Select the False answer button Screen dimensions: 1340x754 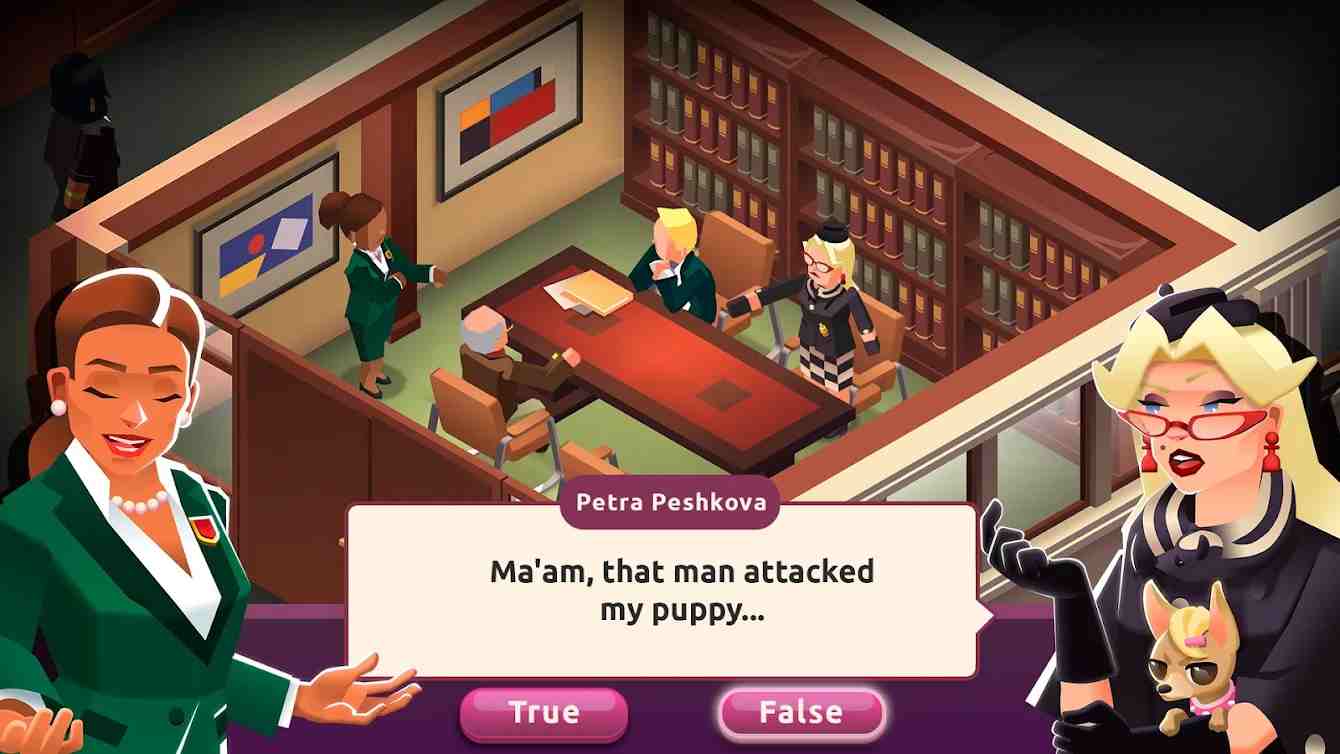coord(801,713)
